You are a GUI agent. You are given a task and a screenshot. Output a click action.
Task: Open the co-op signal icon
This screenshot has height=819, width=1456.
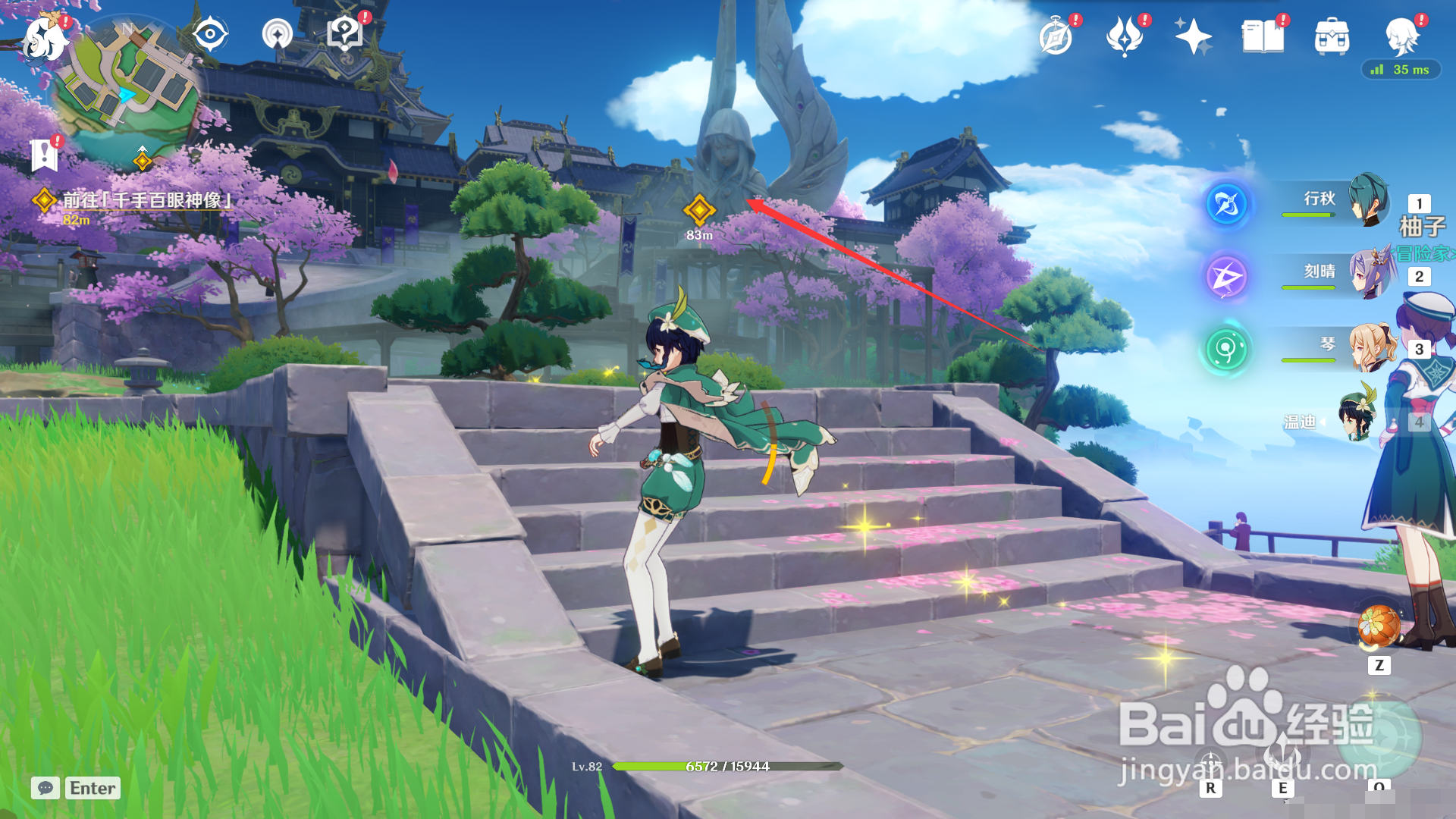[277, 35]
